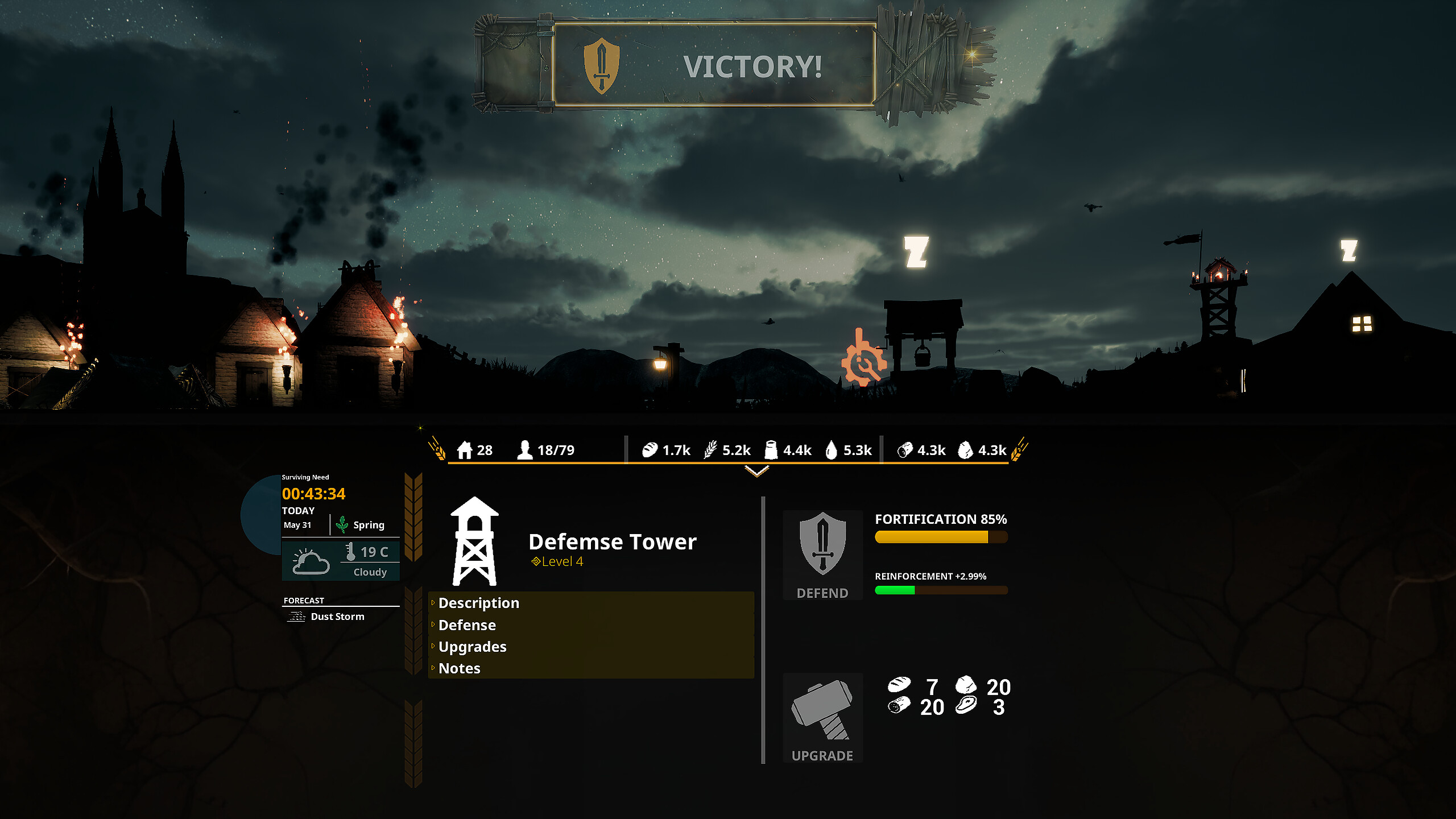Image resolution: width=1456 pixels, height=819 pixels.
Task: Click the log resource icon showing 4.3k
Action: click(904, 450)
